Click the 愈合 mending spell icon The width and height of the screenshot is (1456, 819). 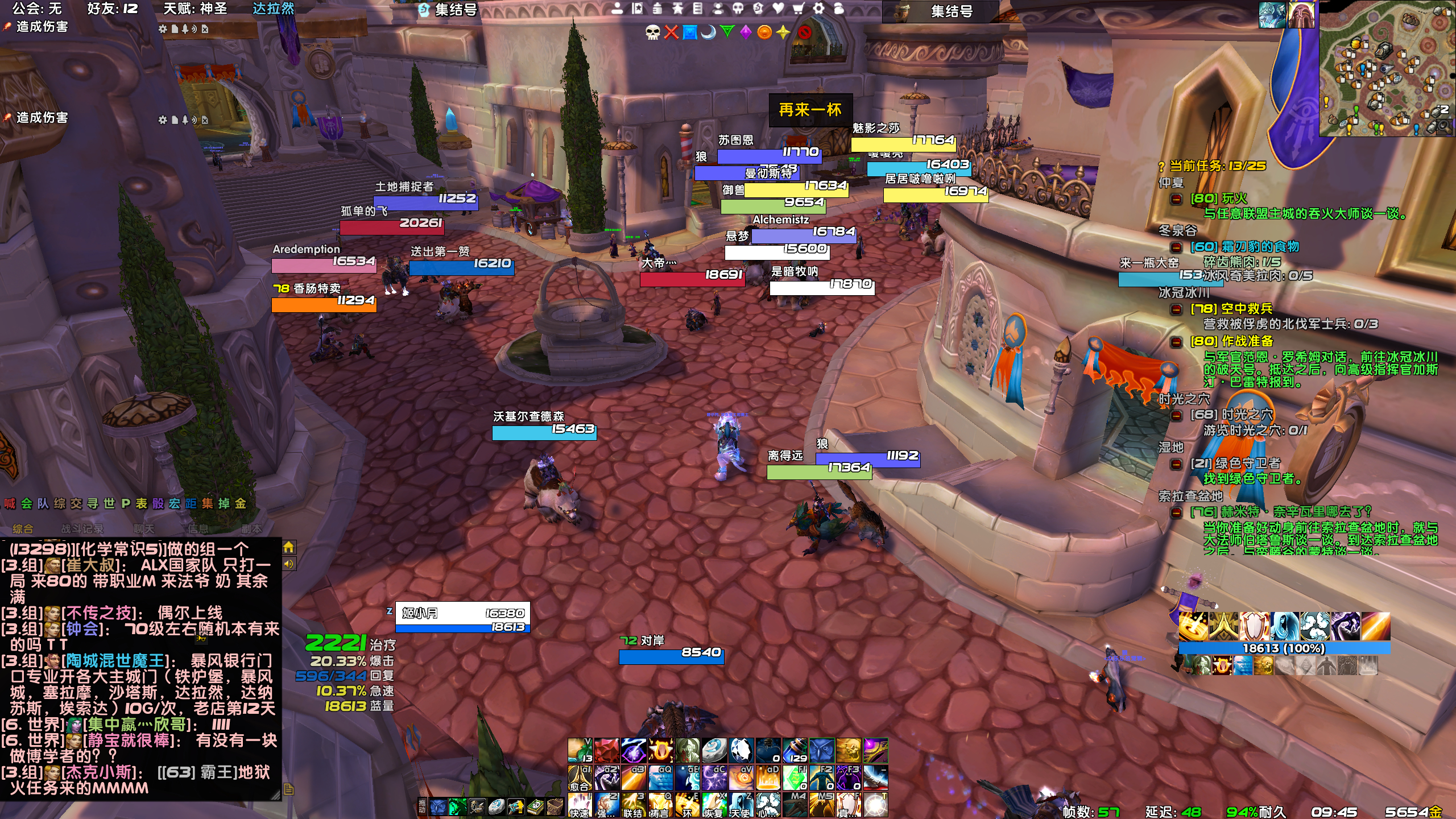click(x=580, y=778)
